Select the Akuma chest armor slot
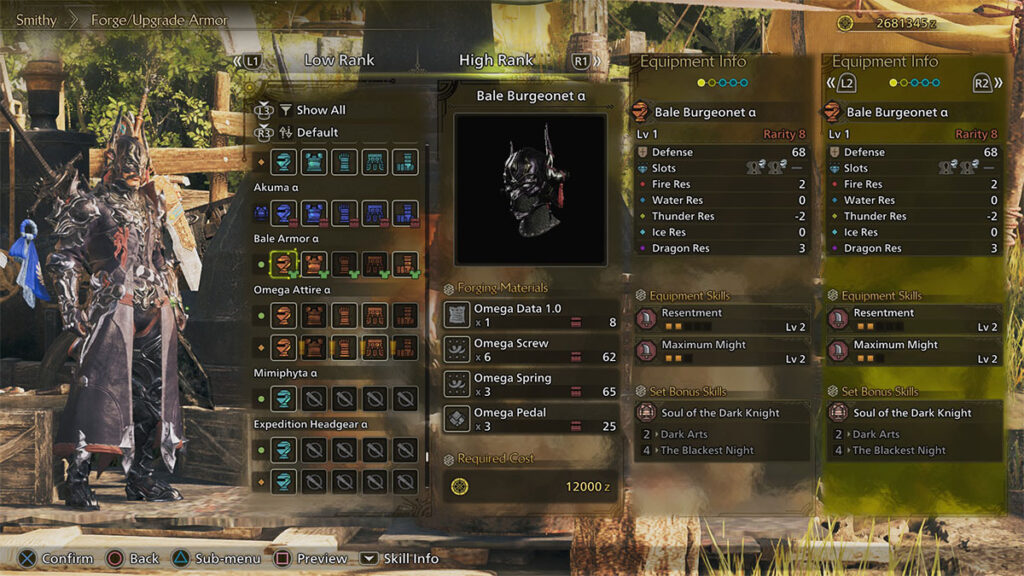The width and height of the screenshot is (1024, 576). coord(315,212)
